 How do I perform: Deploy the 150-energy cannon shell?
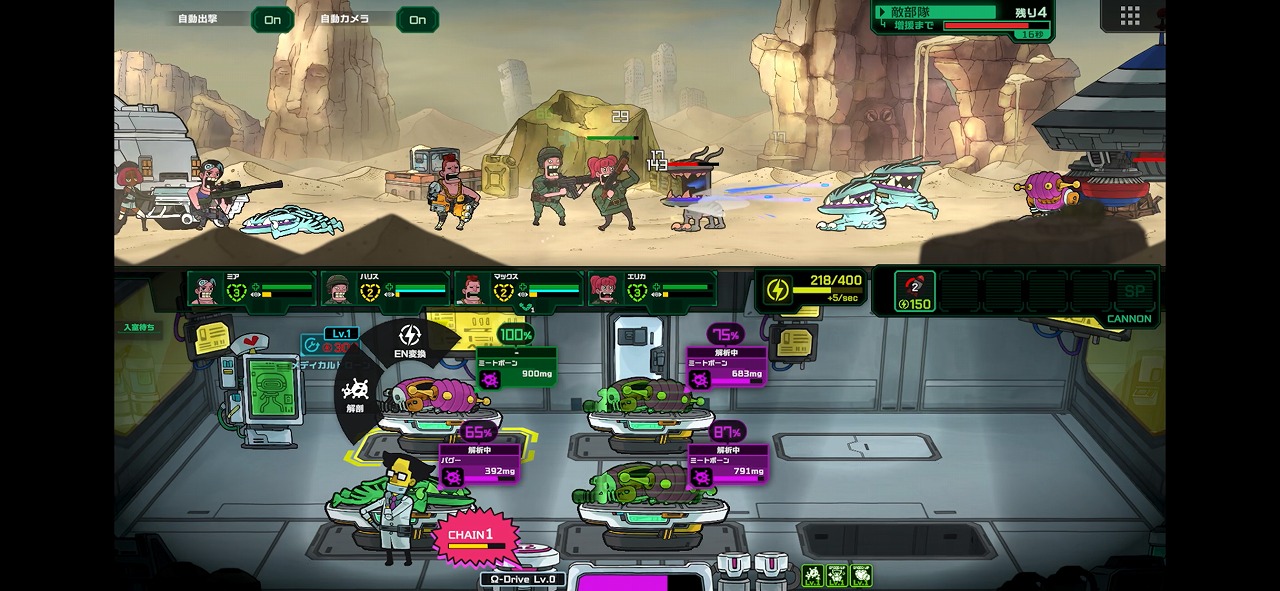(x=914, y=291)
